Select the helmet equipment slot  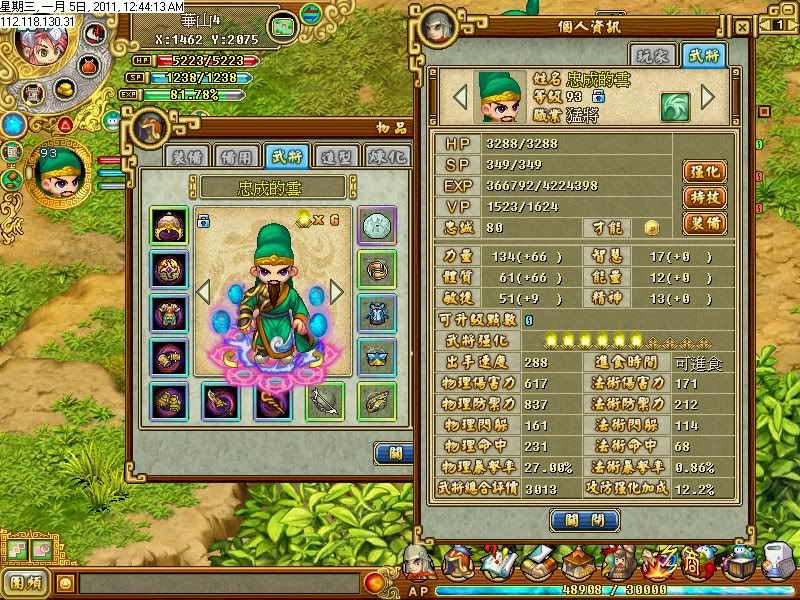pyautogui.click(x=168, y=224)
